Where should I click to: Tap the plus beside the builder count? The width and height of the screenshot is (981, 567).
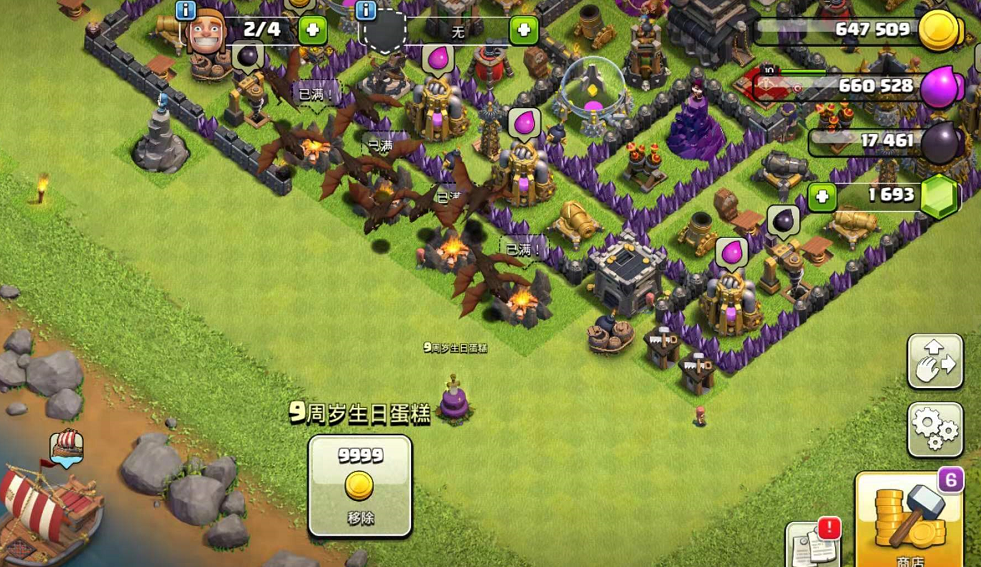point(312,29)
